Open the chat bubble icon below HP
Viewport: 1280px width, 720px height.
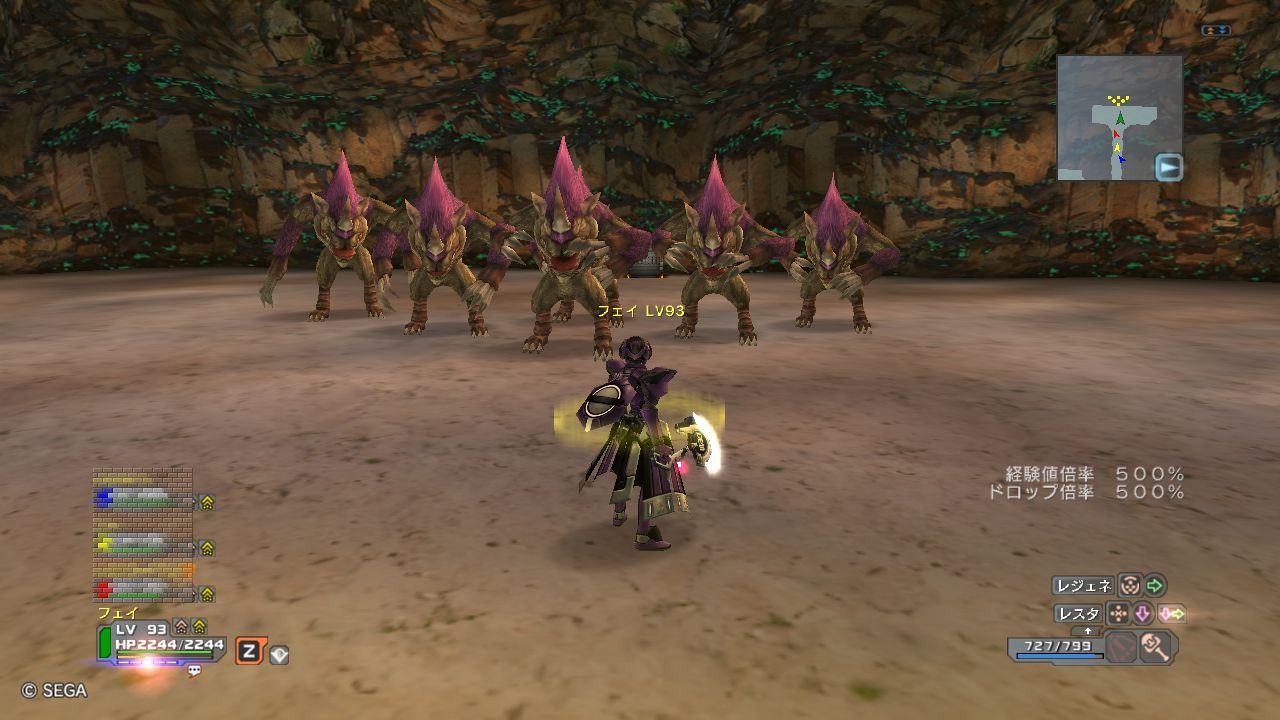194,671
